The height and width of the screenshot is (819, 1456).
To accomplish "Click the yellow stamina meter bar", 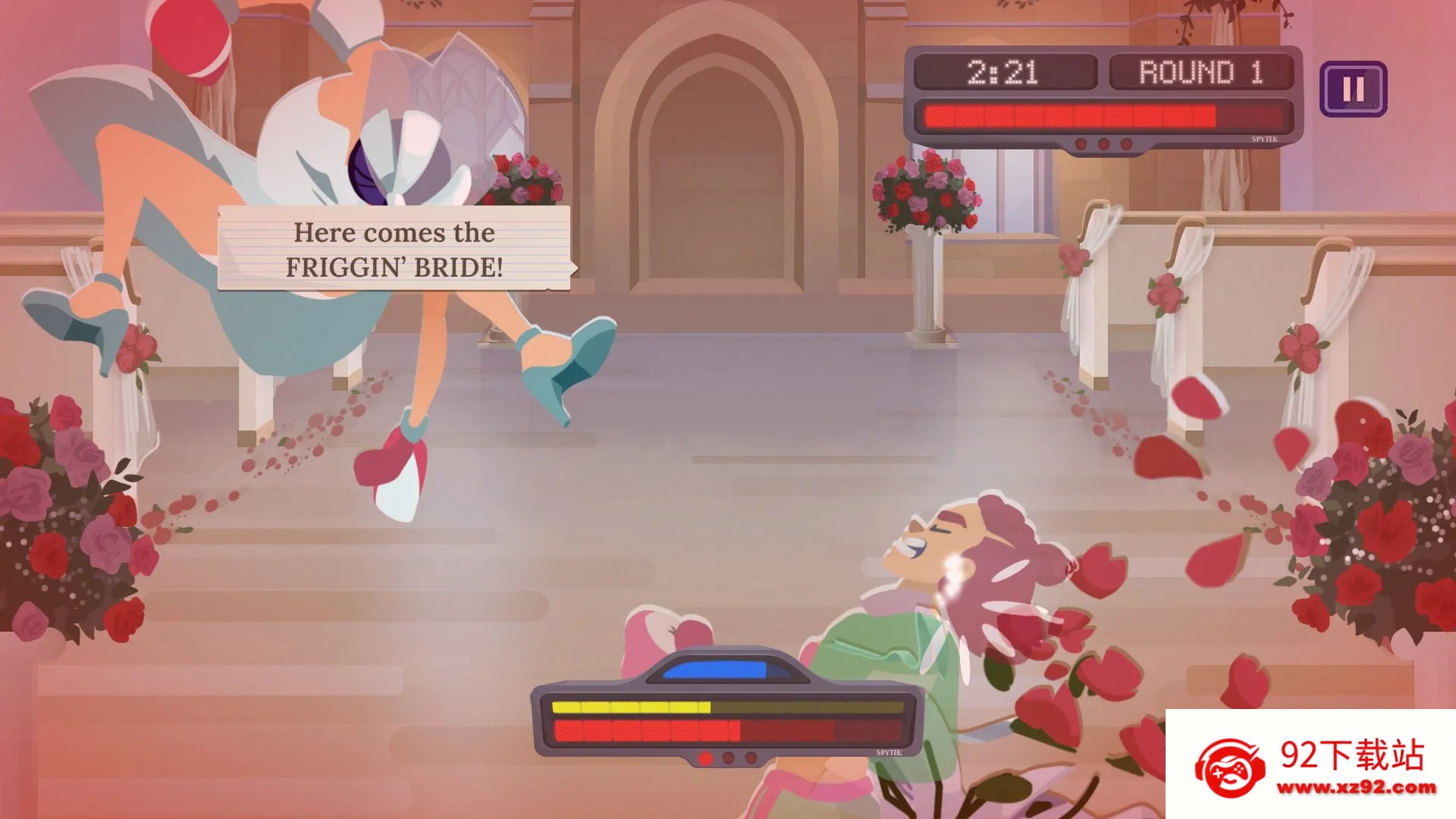I will coord(631,707).
